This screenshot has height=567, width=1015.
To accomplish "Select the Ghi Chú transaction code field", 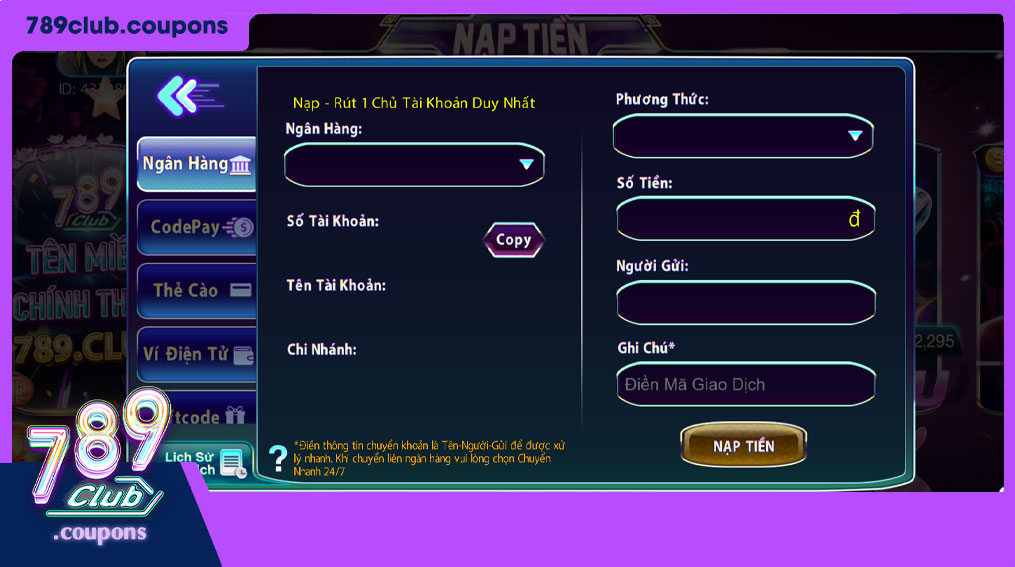I will (x=745, y=385).
